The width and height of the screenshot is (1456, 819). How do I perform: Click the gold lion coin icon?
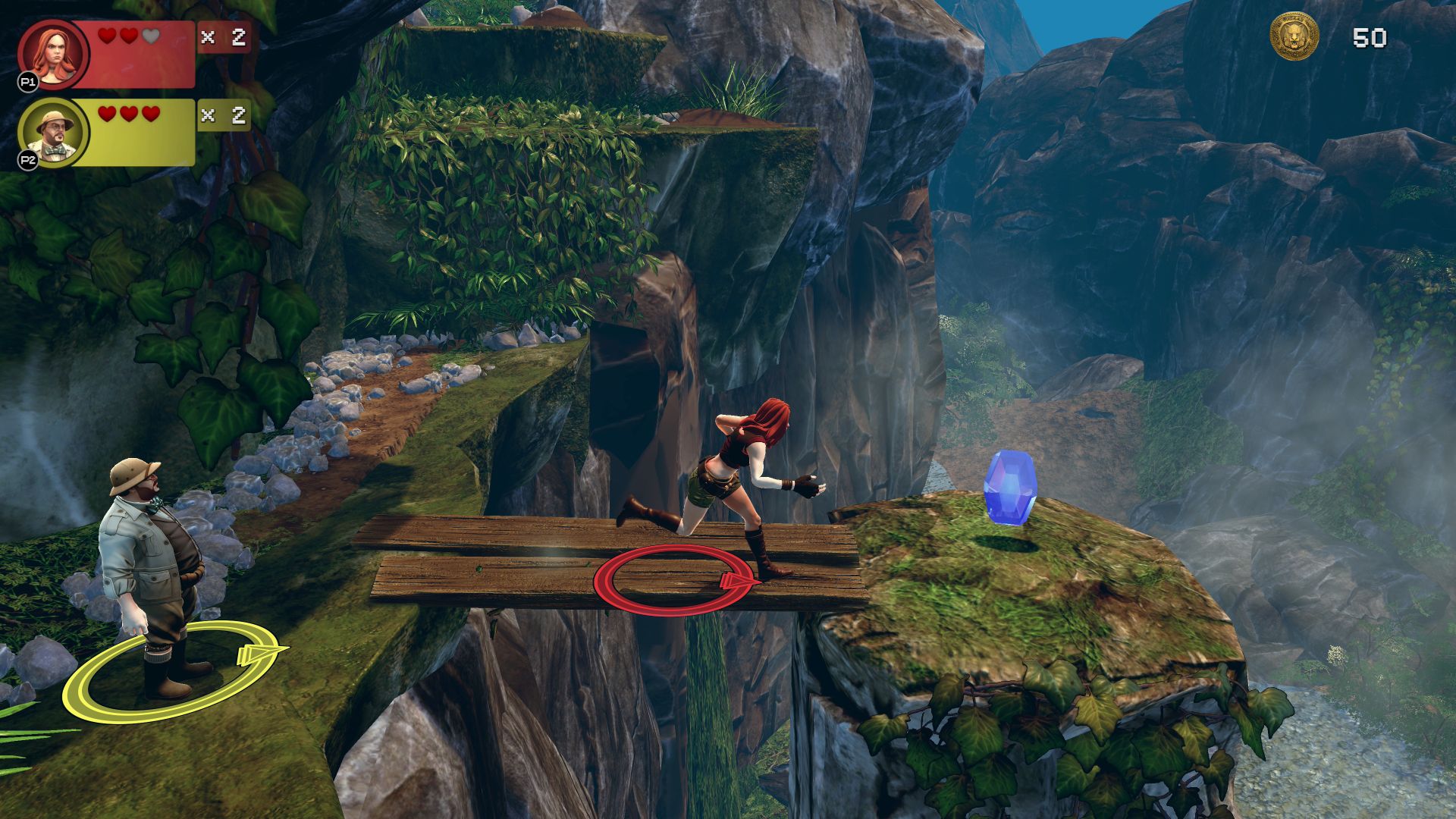[1294, 36]
